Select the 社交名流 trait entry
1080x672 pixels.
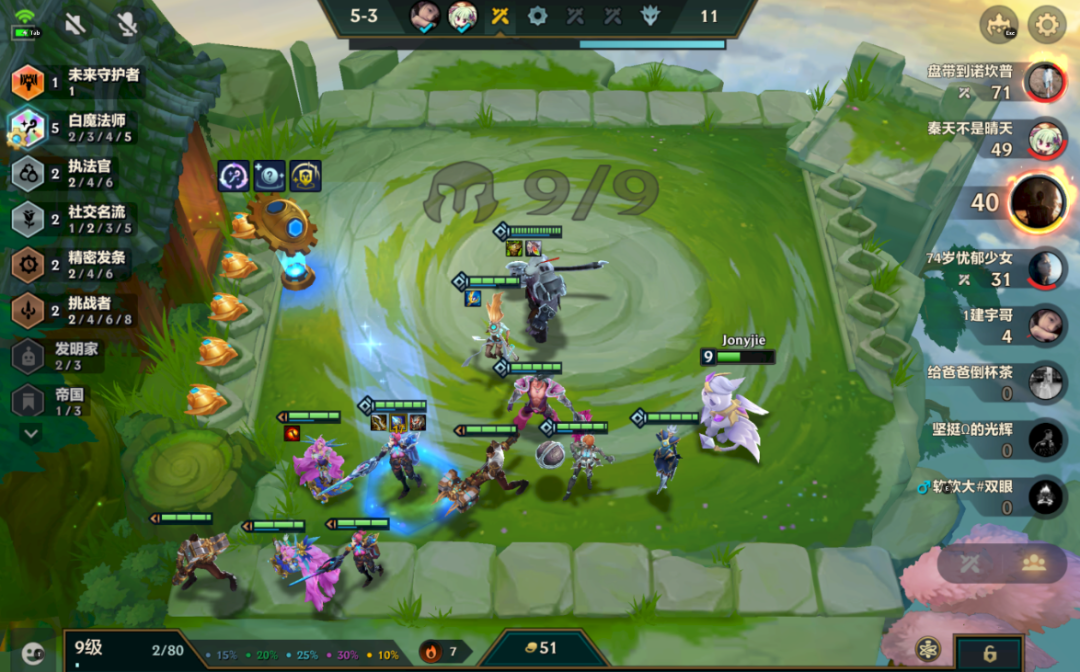pyautogui.click(x=75, y=219)
